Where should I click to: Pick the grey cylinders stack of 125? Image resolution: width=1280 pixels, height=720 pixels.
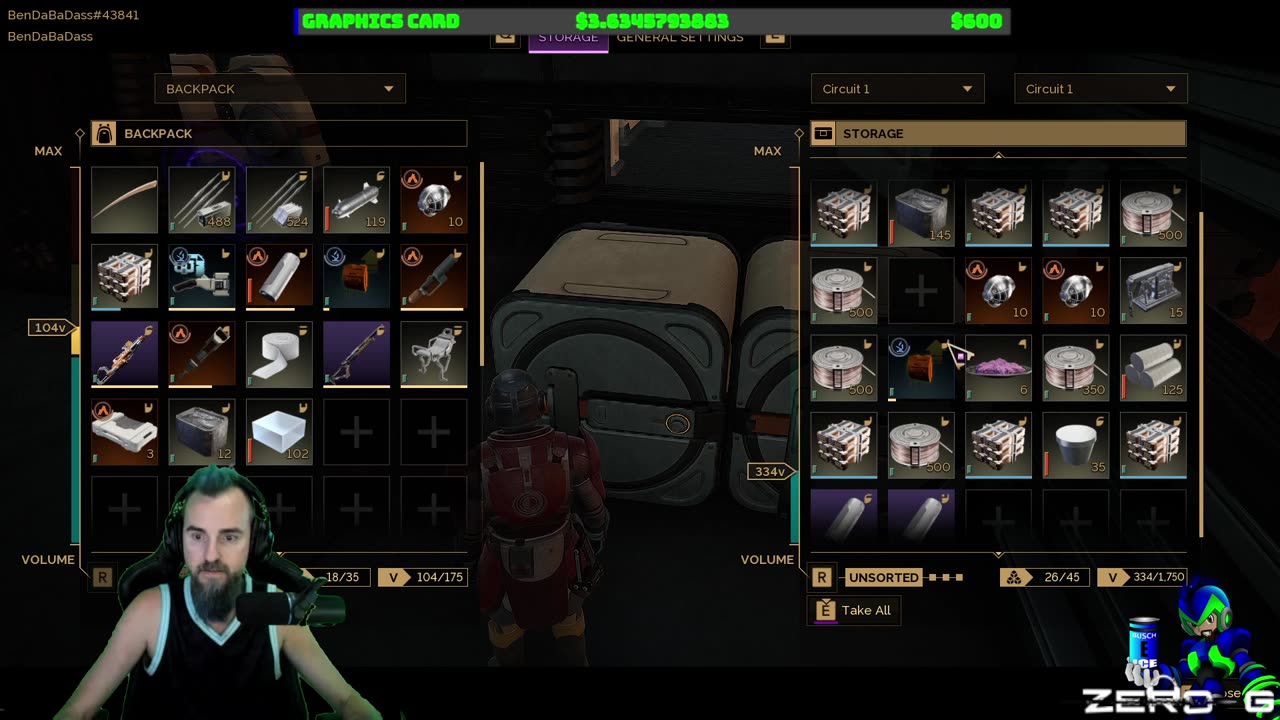pyautogui.click(x=1152, y=368)
